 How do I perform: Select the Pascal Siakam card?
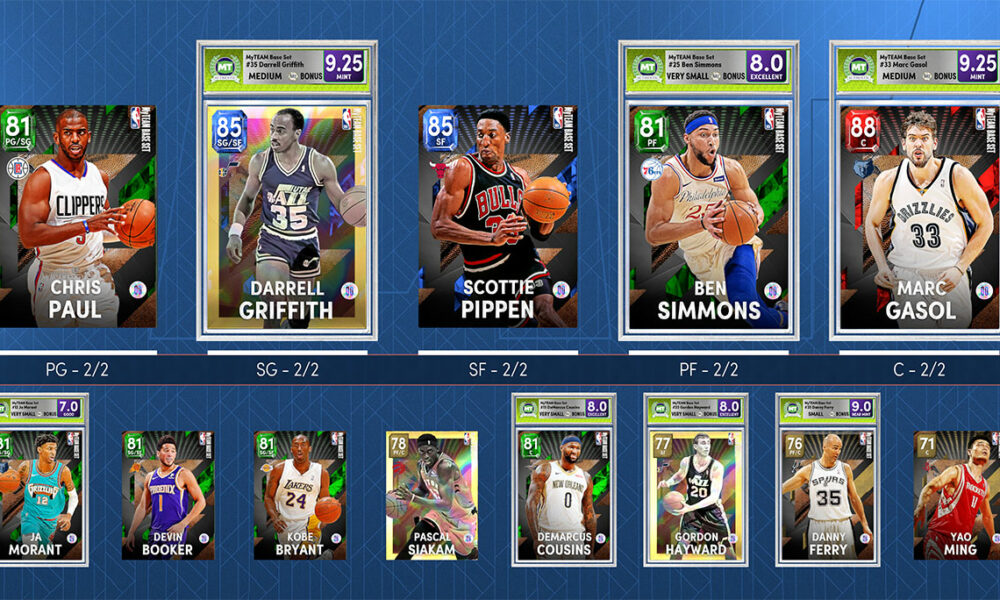pos(431,495)
